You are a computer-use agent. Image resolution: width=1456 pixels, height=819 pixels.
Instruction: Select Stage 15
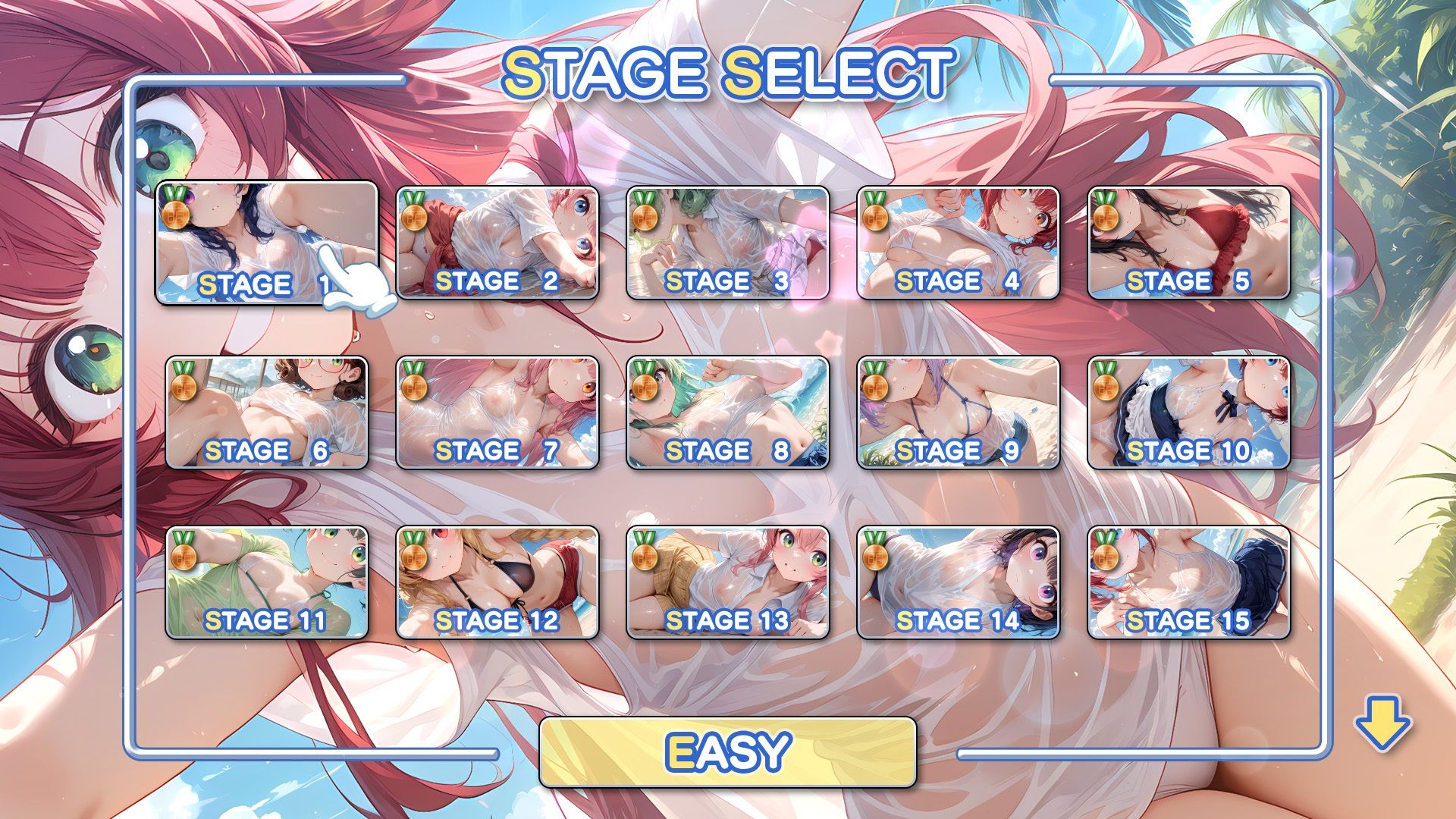coord(1189,582)
